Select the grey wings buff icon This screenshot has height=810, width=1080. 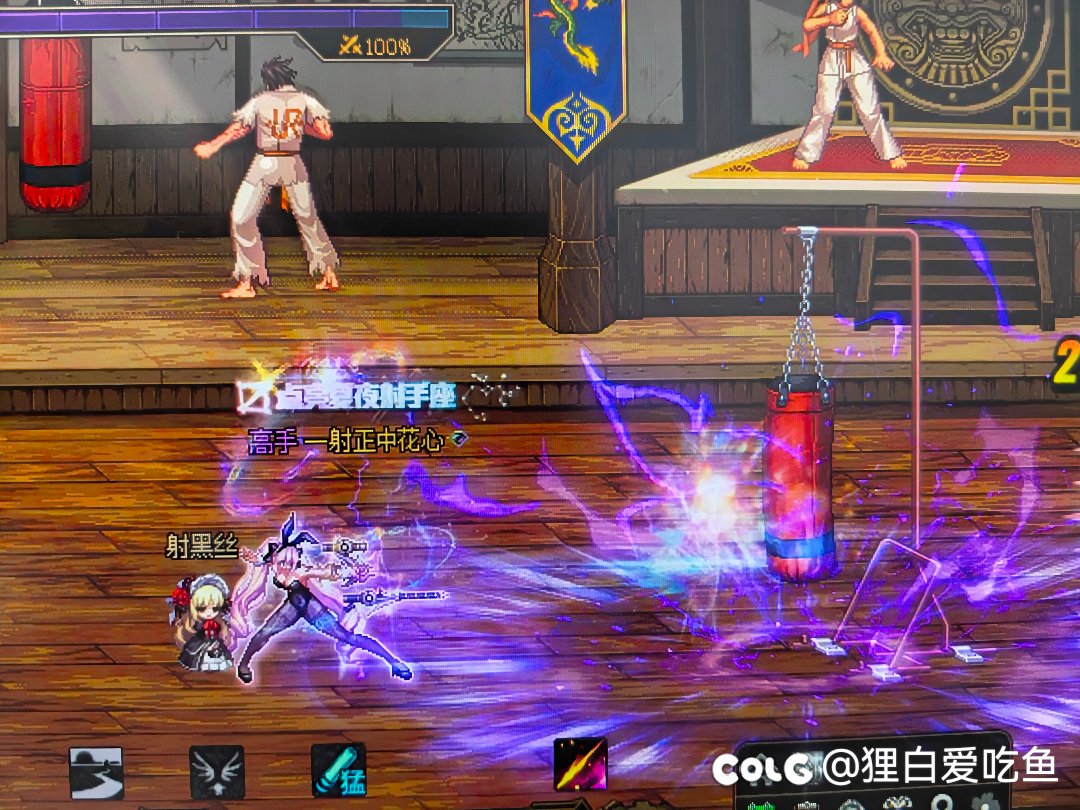tap(217, 772)
